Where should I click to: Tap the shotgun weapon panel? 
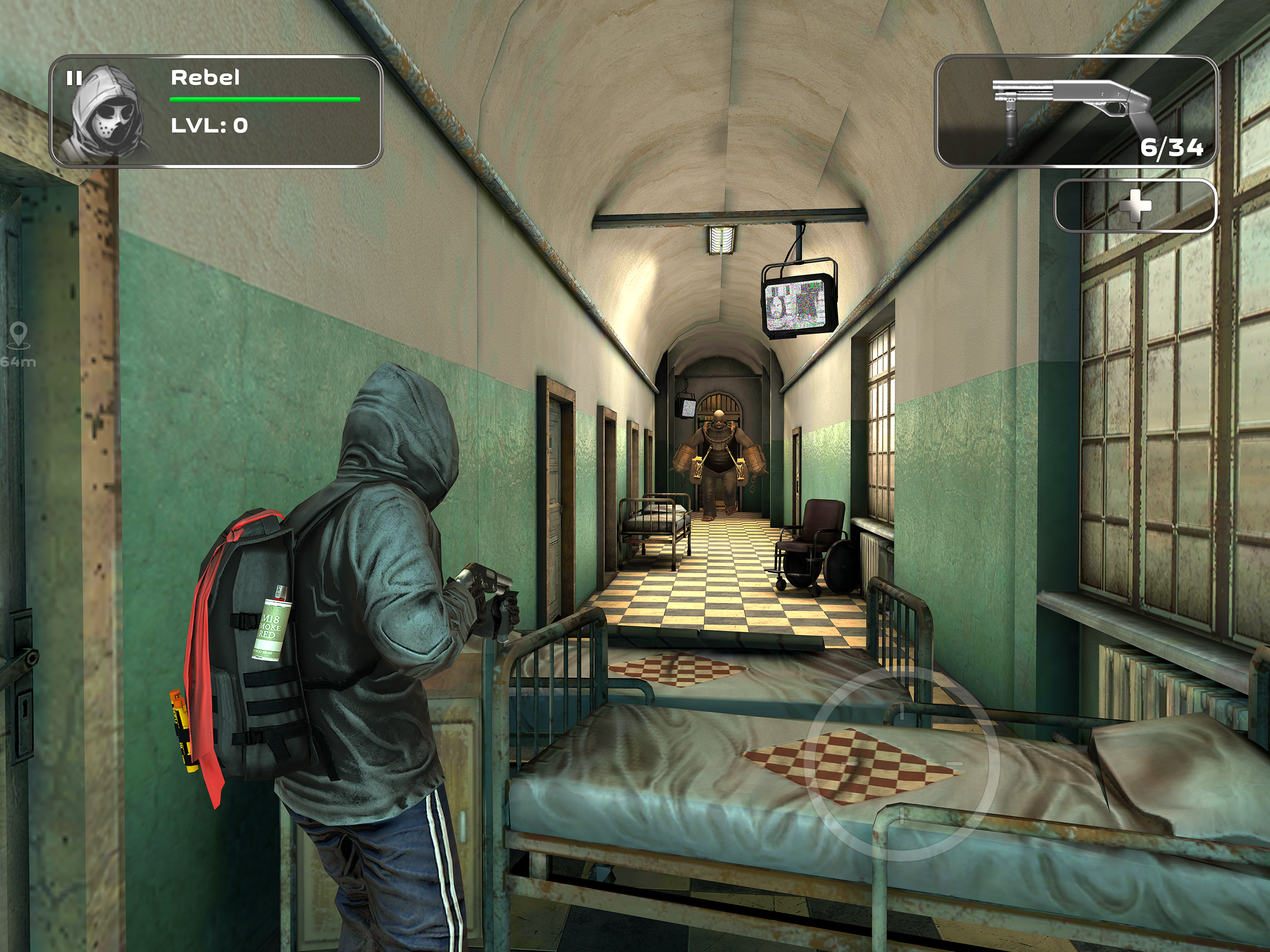click(1076, 112)
